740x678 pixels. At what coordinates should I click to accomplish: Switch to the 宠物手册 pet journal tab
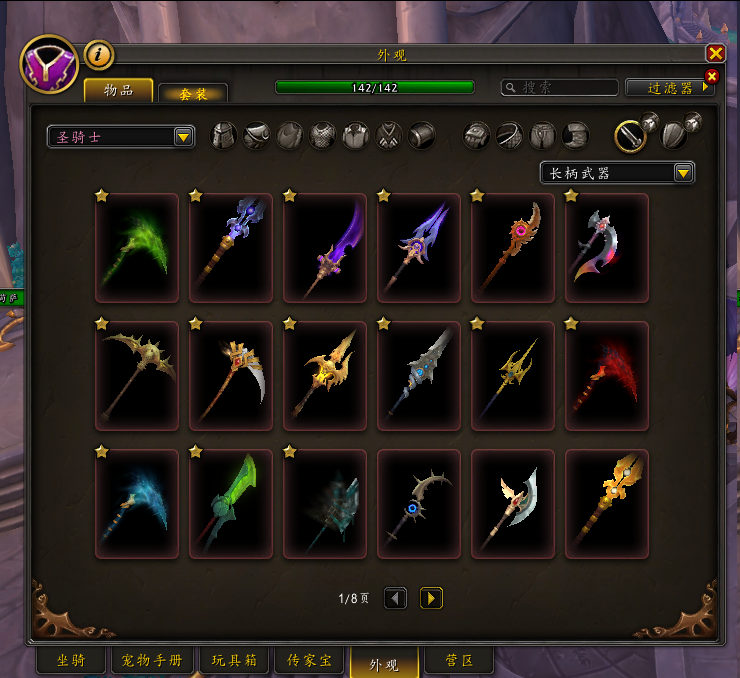coord(151,661)
